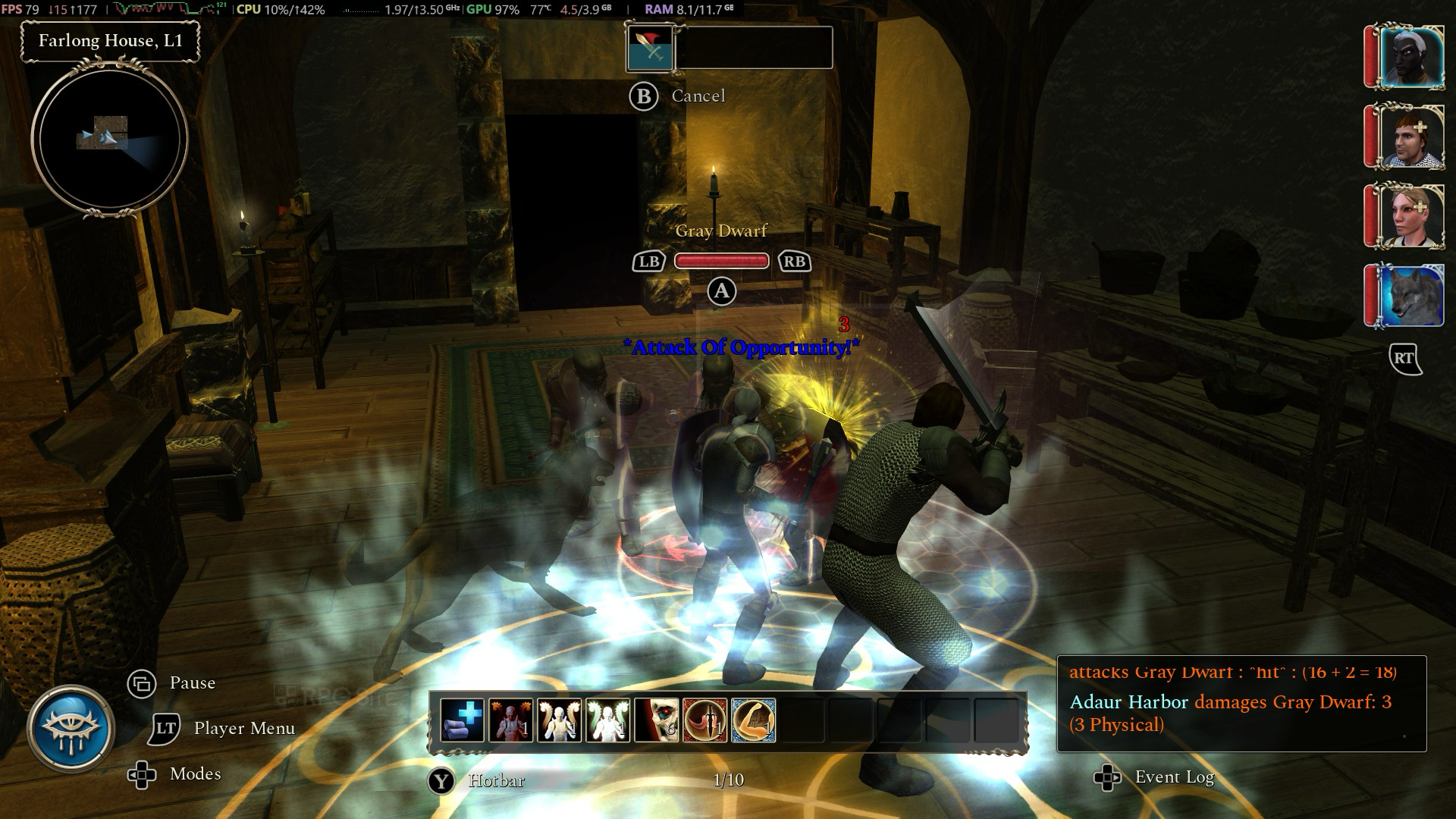Open the circular minimap

coord(110,139)
